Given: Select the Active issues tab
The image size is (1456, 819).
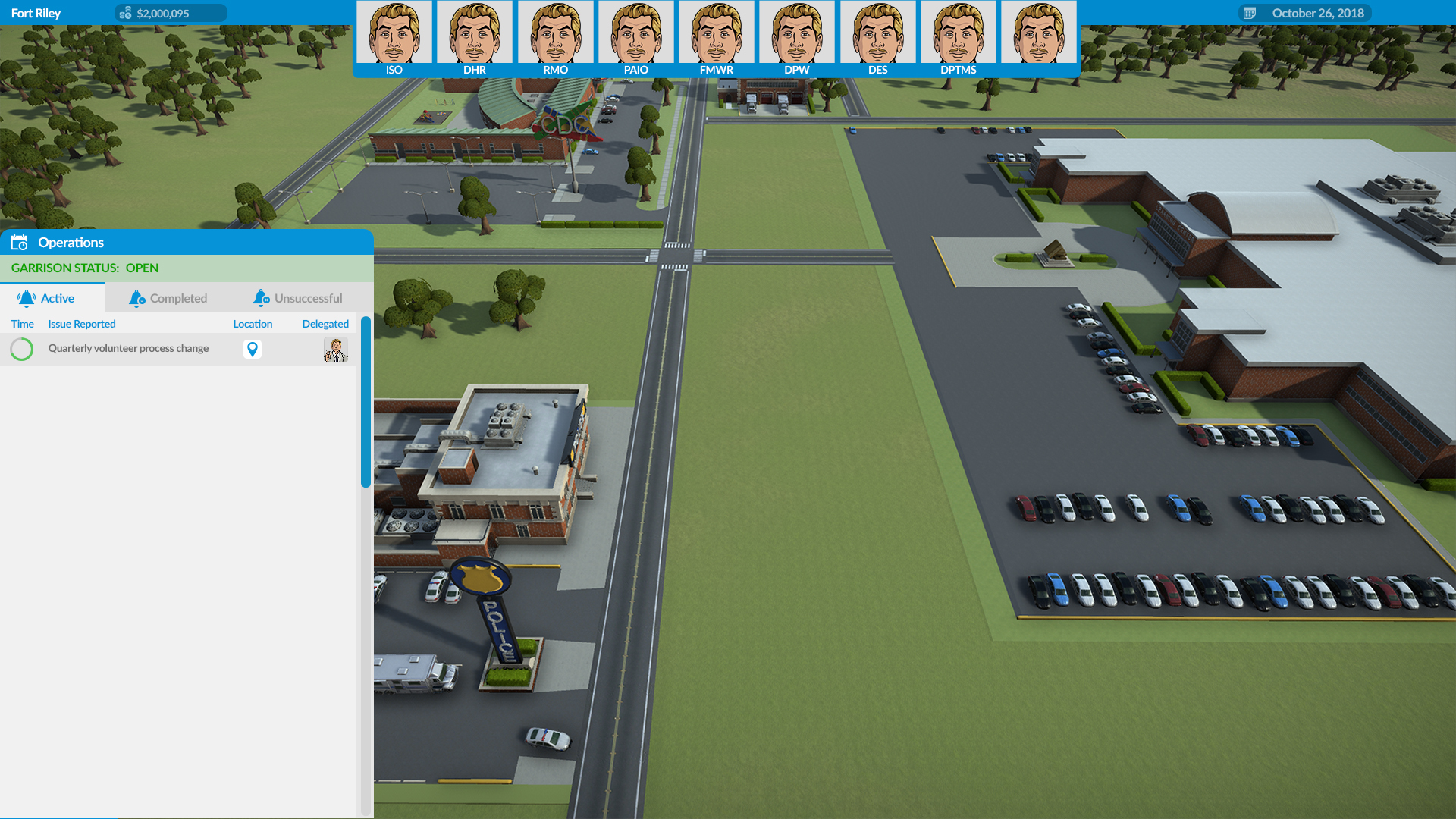Looking at the screenshot, I should click(x=47, y=298).
